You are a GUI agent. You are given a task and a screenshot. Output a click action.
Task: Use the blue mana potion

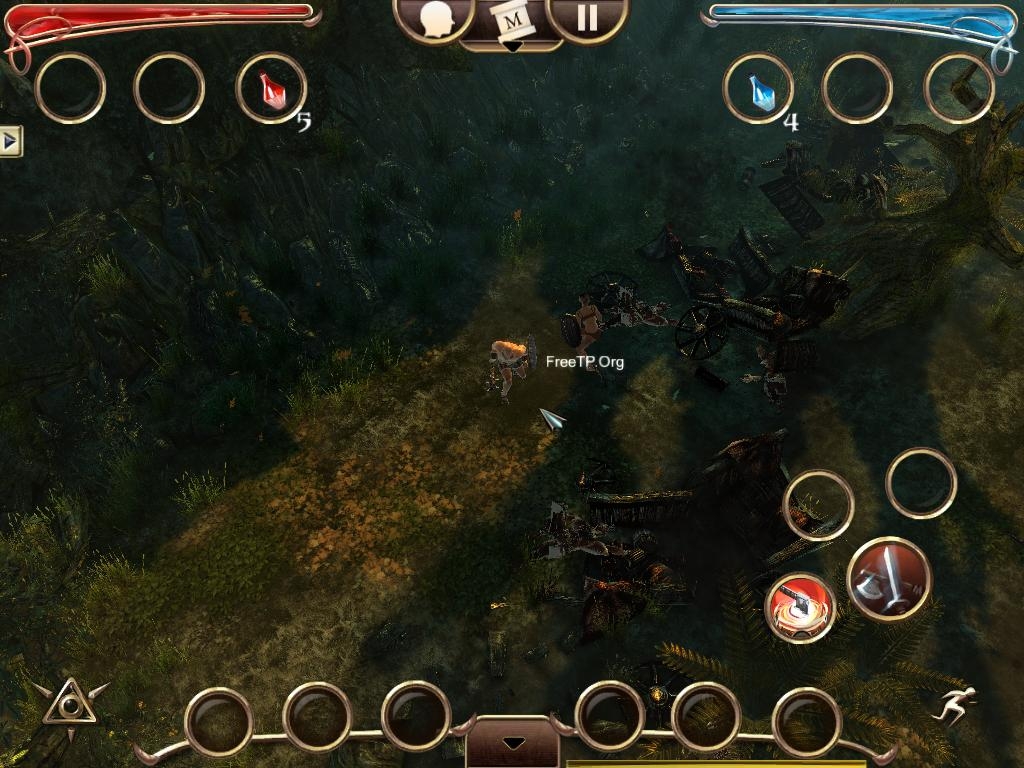(758, 90)
